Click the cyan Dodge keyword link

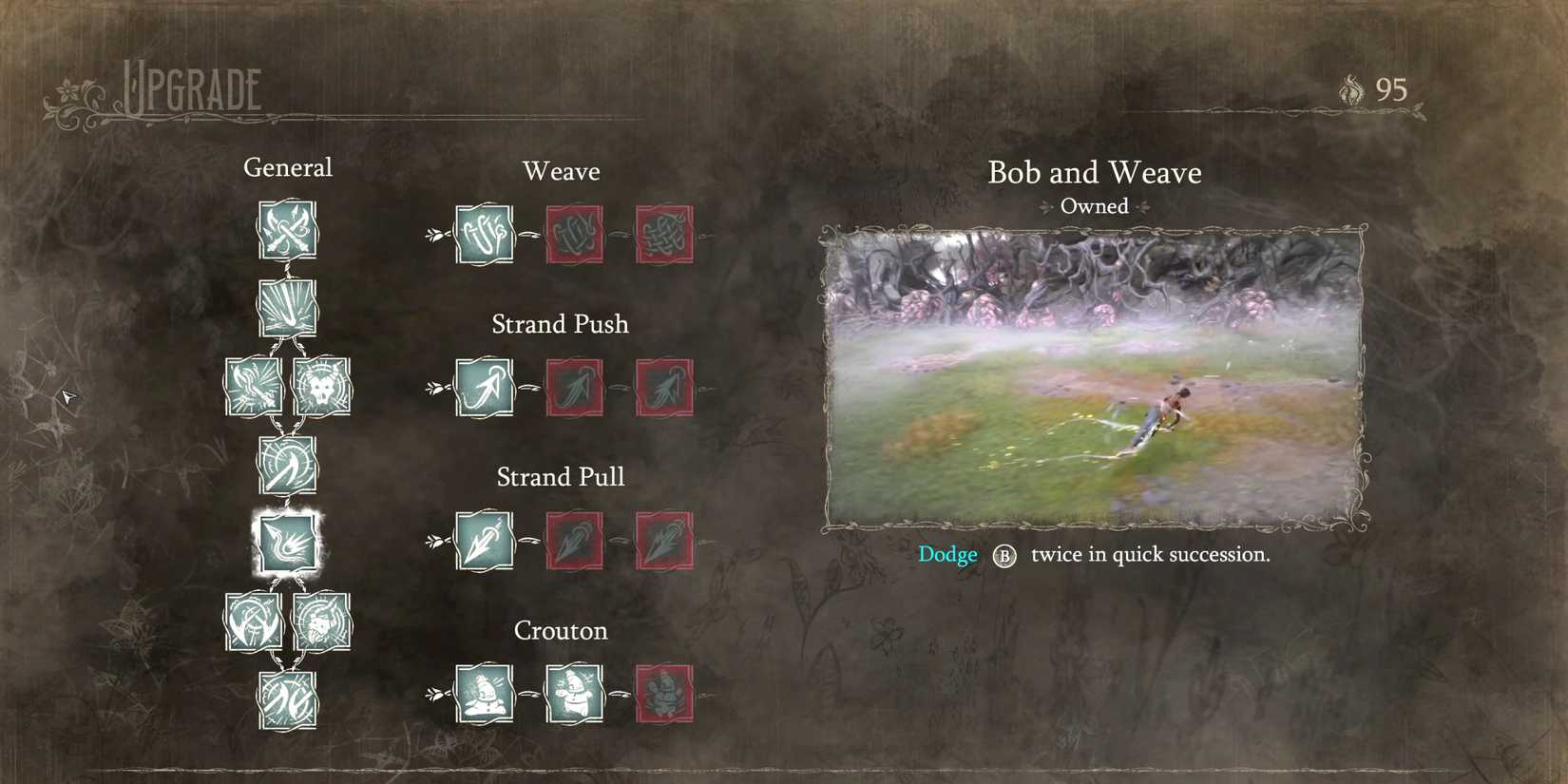click(947, 554)
